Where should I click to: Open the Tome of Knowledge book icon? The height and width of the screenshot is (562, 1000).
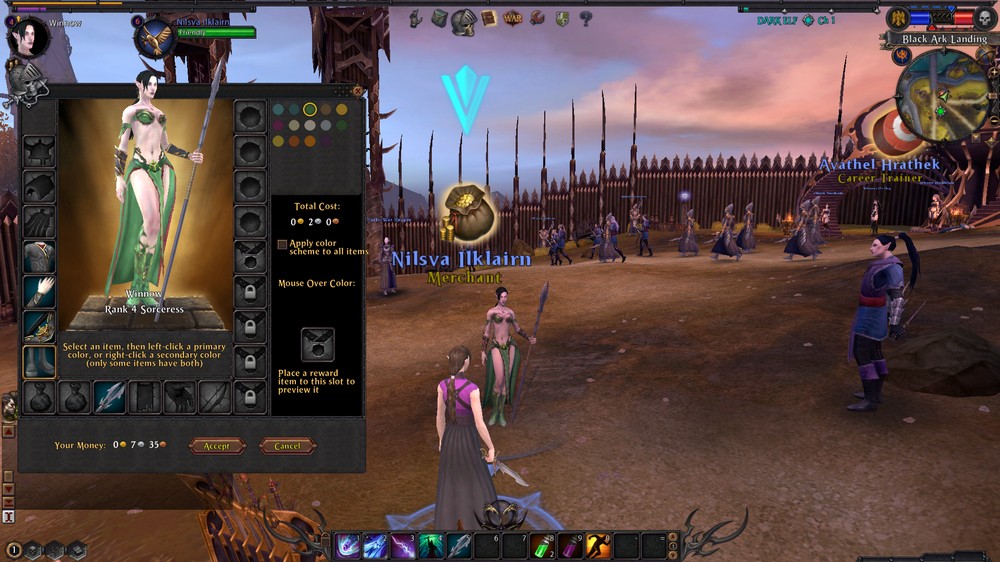pyautogui.click(x=489, y=19)
